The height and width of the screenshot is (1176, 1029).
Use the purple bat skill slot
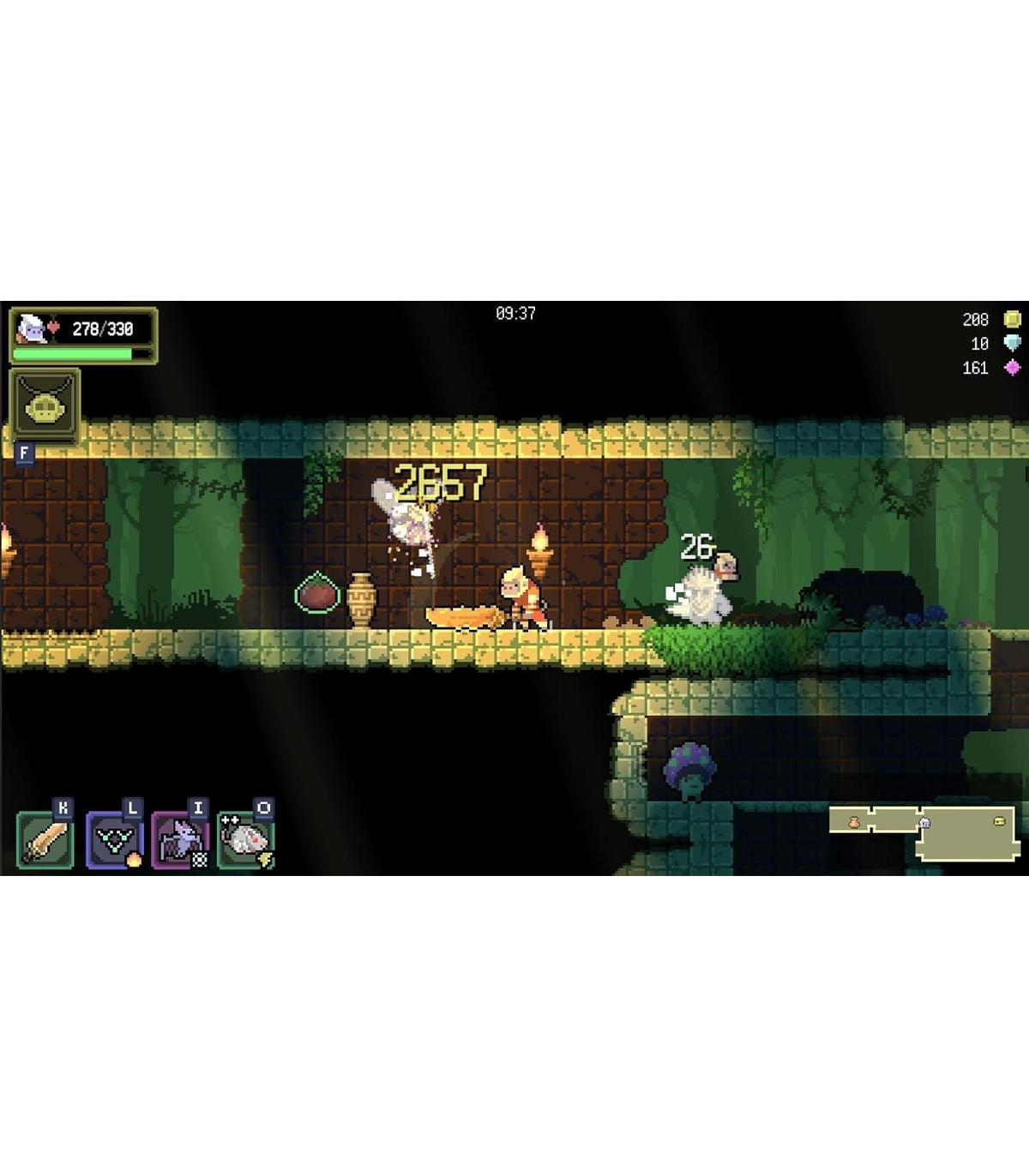click(179, 840)
